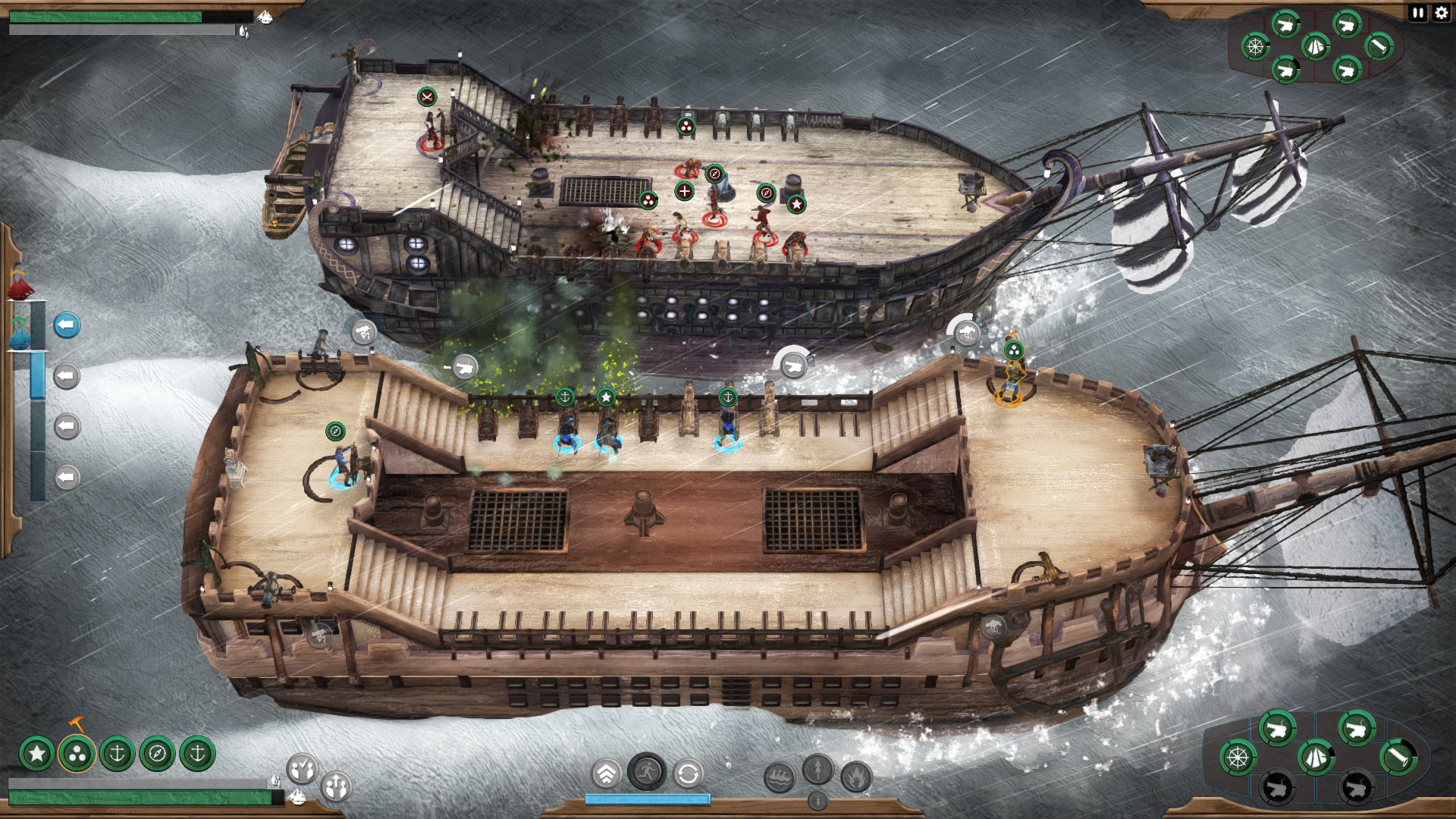
Task: Click the crew upward-arrow button
Action: 336,786
